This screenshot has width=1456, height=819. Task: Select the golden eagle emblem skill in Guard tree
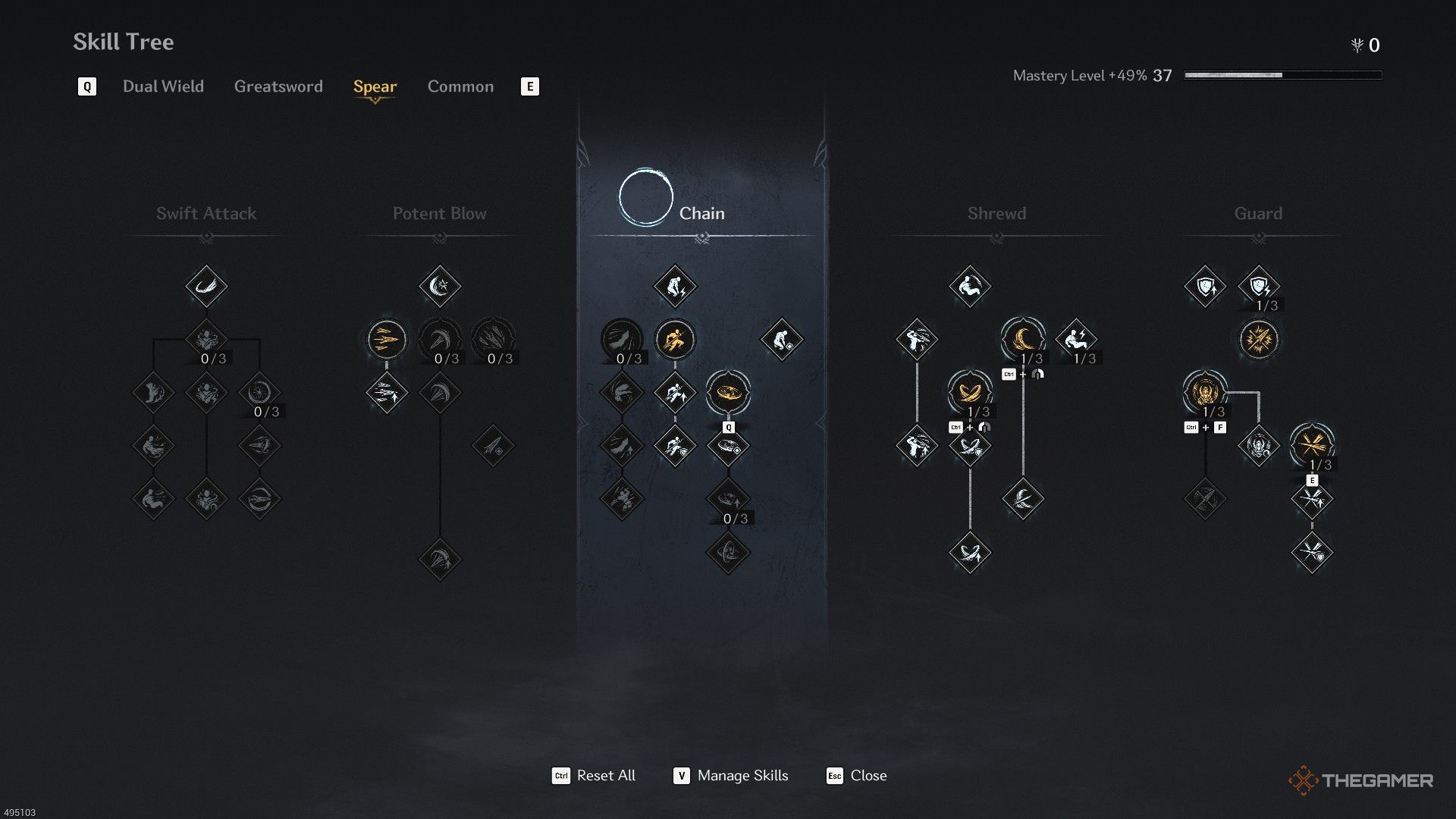tap(1206, 393)
